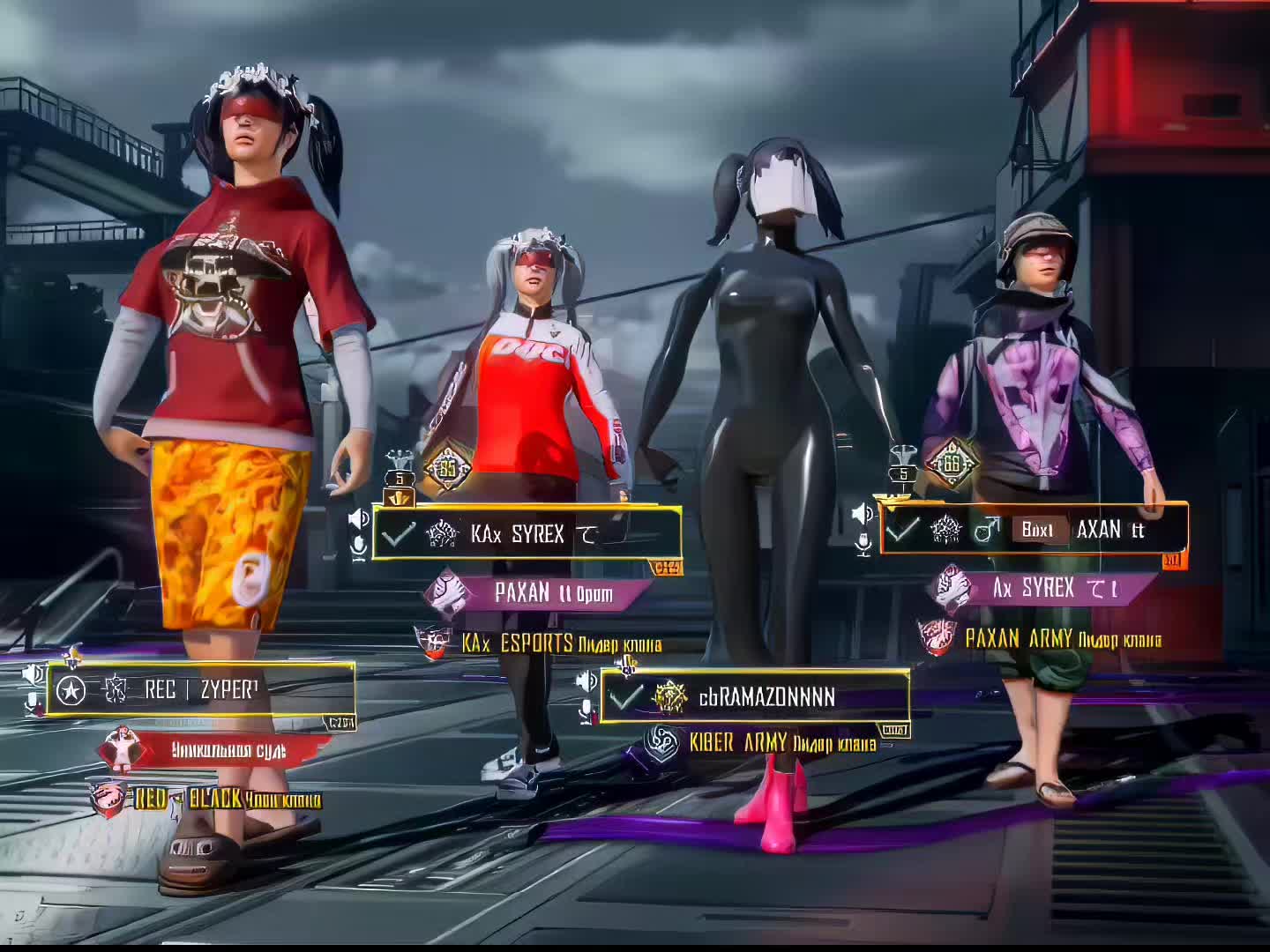Select the cbRAMAZONNNN player nameplate
The width and height of the screenshot is (1270, 952).
click(755, 697)
